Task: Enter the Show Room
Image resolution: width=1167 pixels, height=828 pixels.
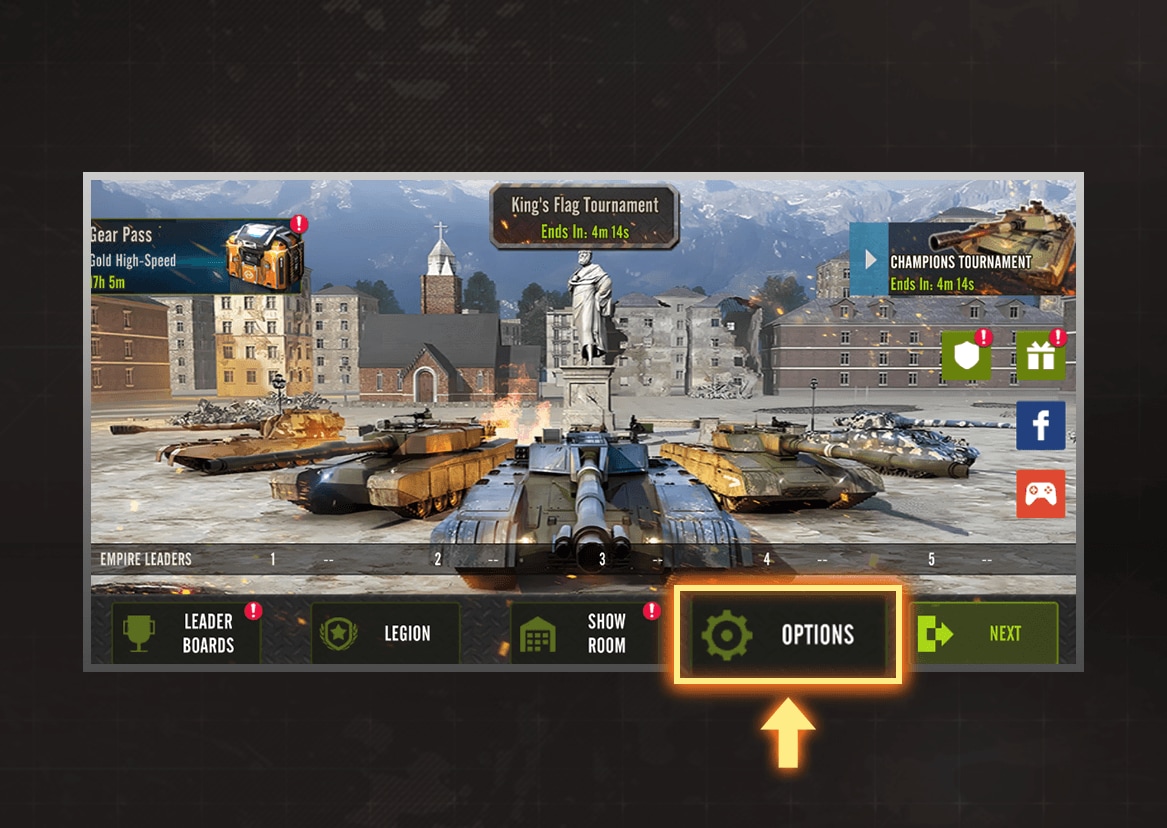Action: (x=585, y=634)
